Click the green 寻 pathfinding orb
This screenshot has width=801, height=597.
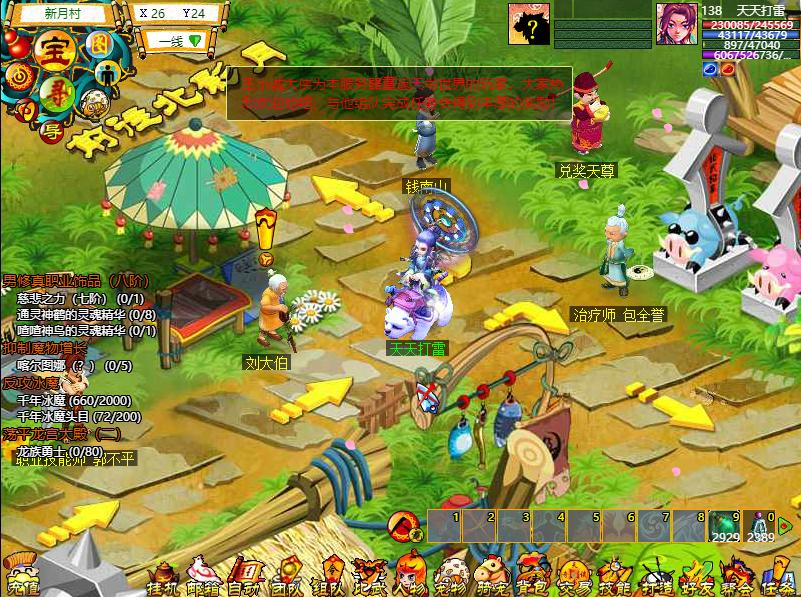click(57, 97)
